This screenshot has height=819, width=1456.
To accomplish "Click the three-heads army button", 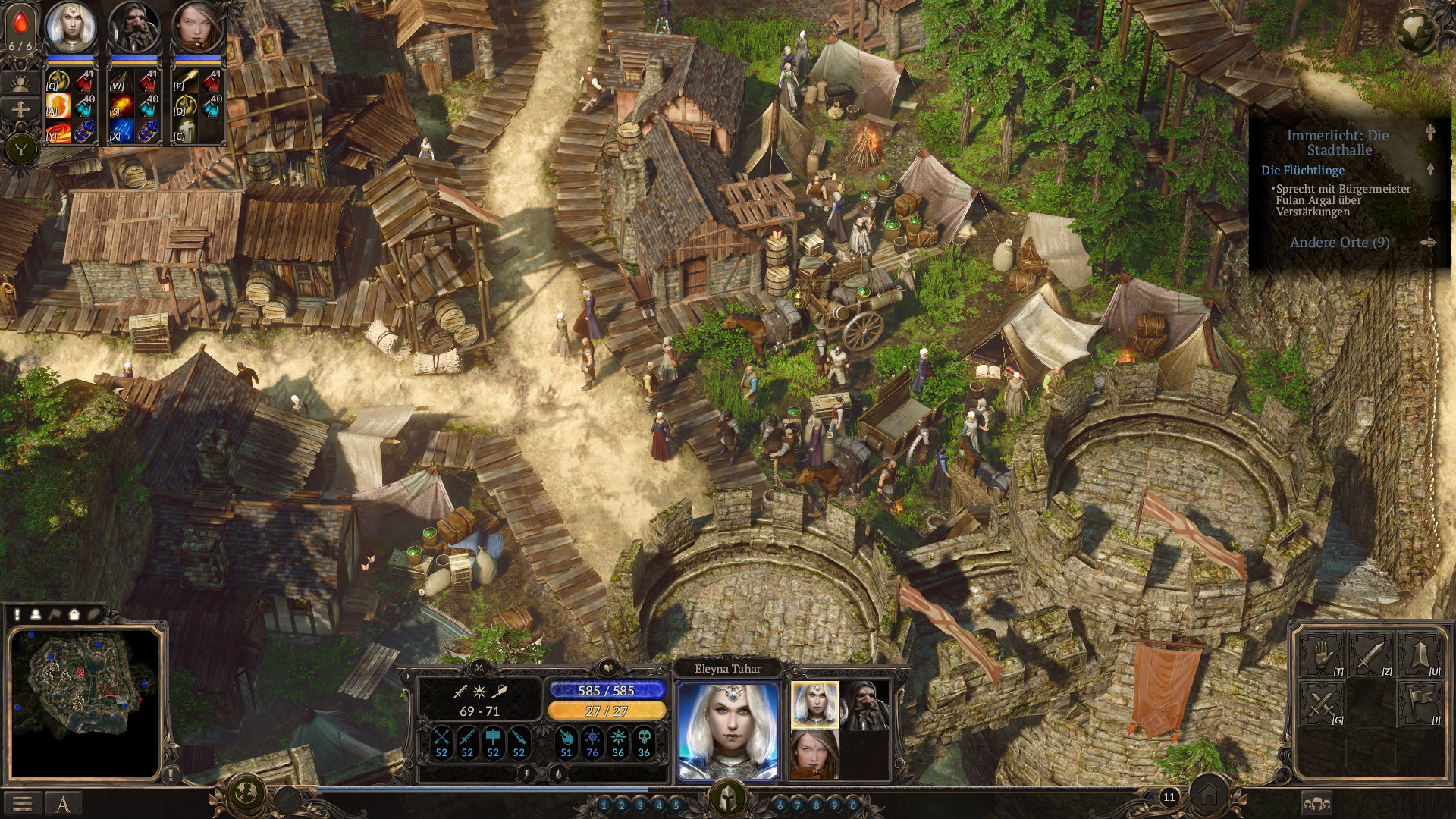I will coord(1317,804).
